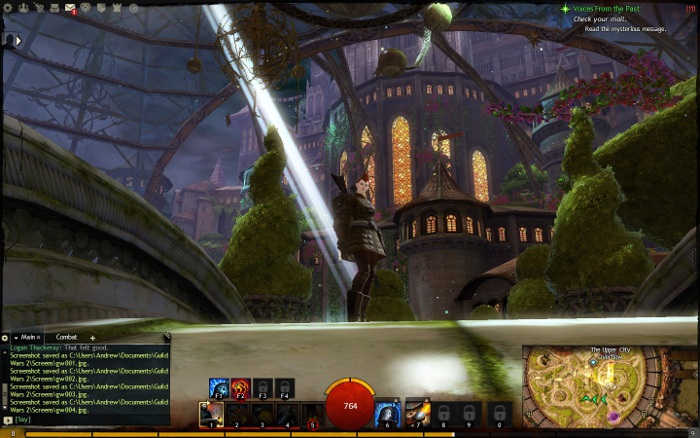Select the purple marker on the minimap

pyautogui.click(x=612, y=416)
